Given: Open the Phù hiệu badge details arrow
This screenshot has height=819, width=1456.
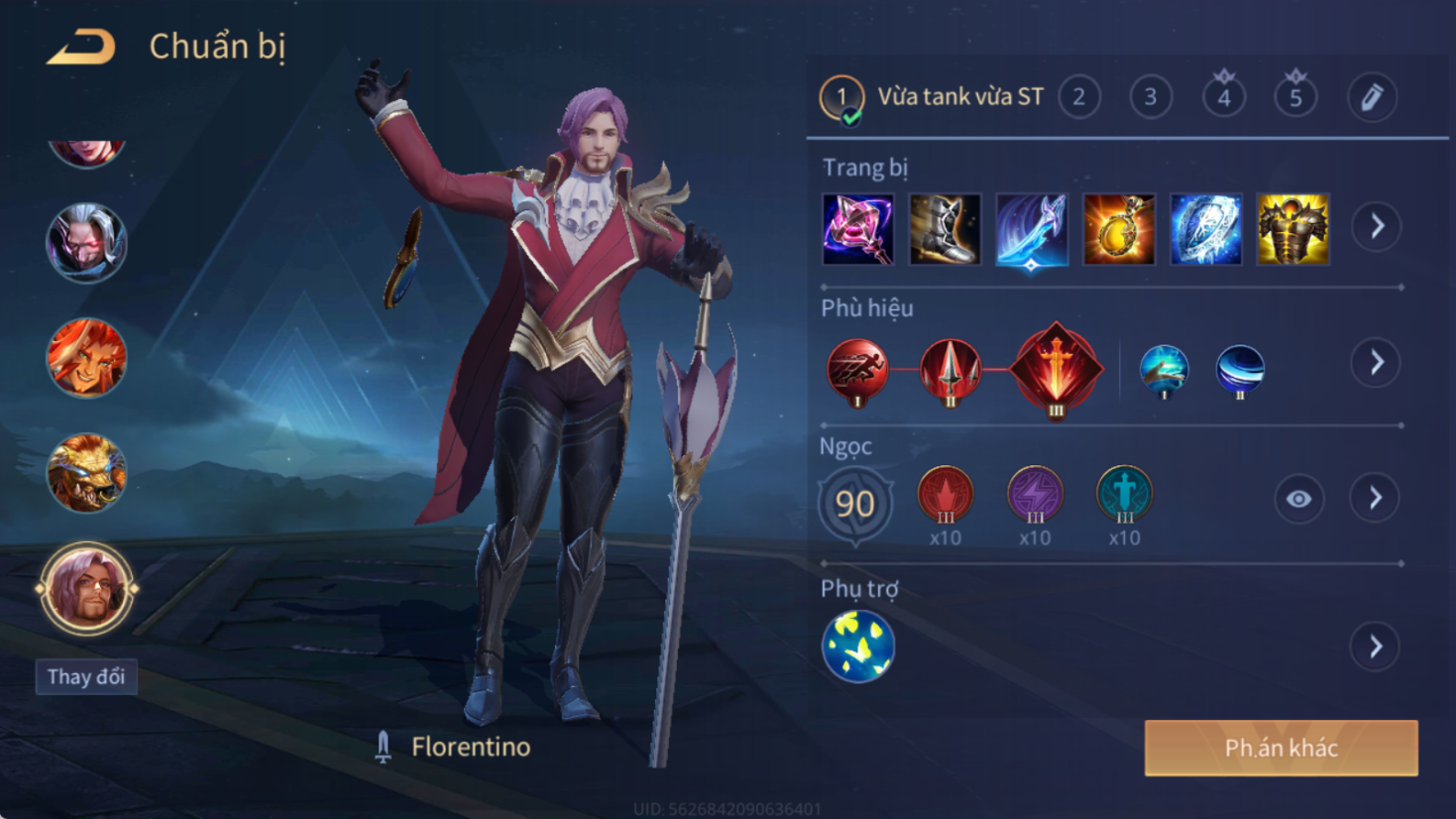Looking at the screenshot, I should [x=1377, y=363].
